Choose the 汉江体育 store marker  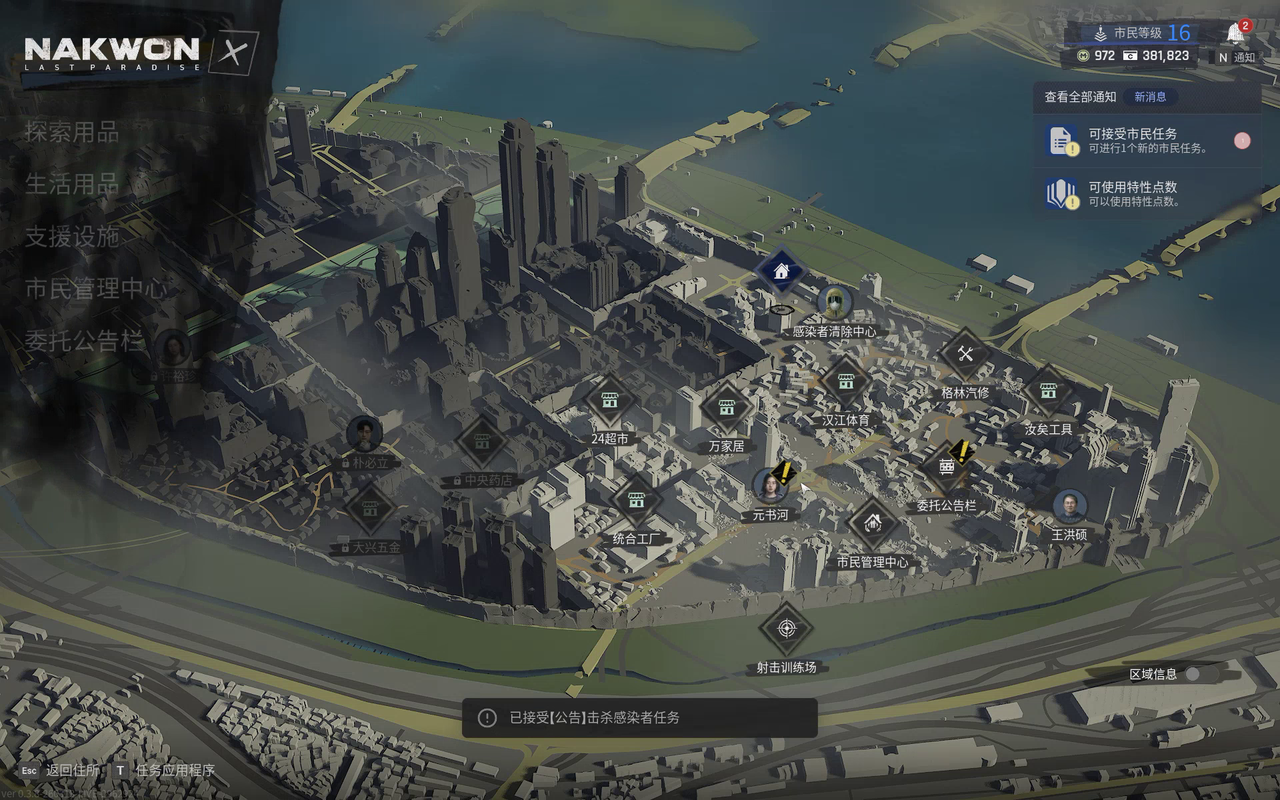(846, 382)
